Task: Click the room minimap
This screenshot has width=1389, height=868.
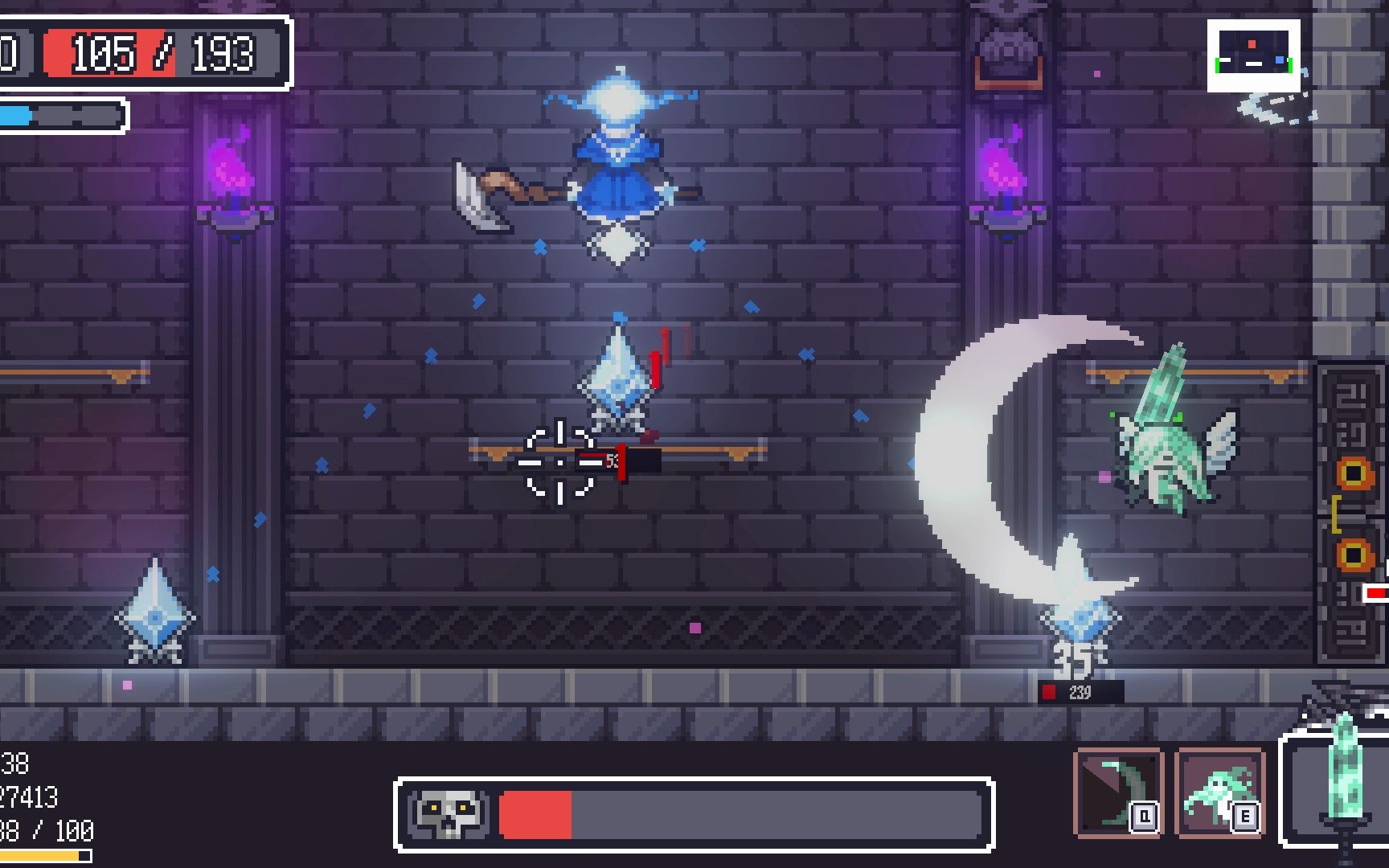Action: tap(1253, 55)
